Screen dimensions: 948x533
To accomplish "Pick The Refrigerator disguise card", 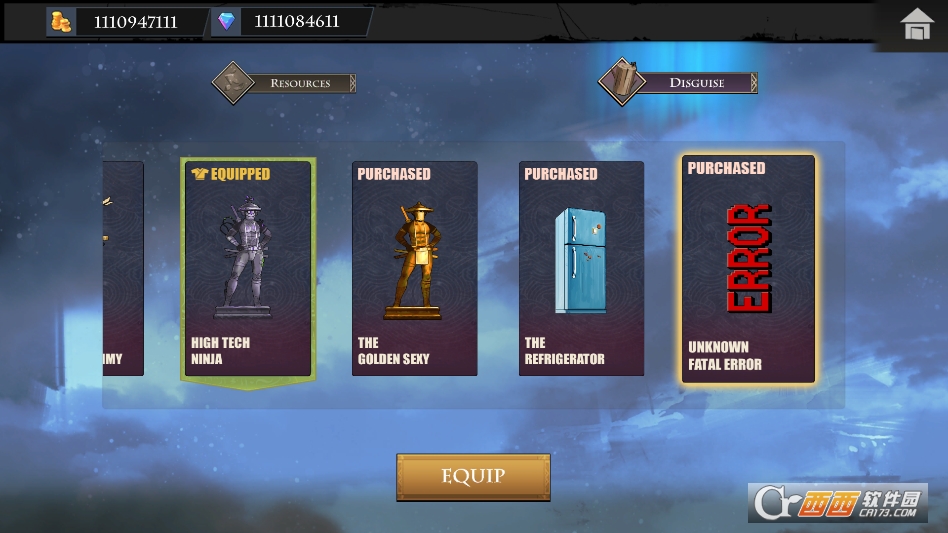I will click(581, 268).
